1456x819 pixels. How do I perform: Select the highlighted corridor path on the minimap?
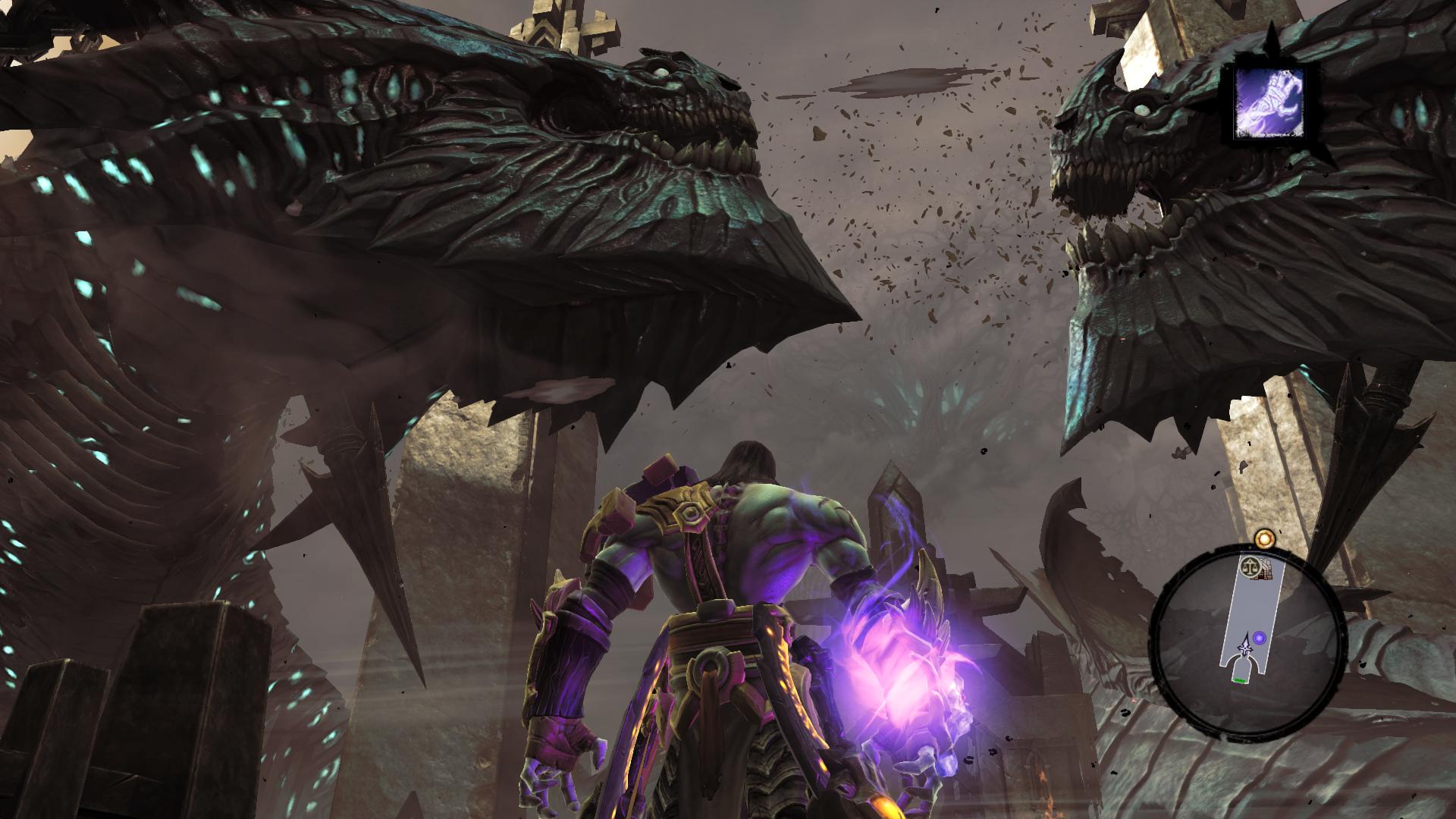coord(1253,604)
